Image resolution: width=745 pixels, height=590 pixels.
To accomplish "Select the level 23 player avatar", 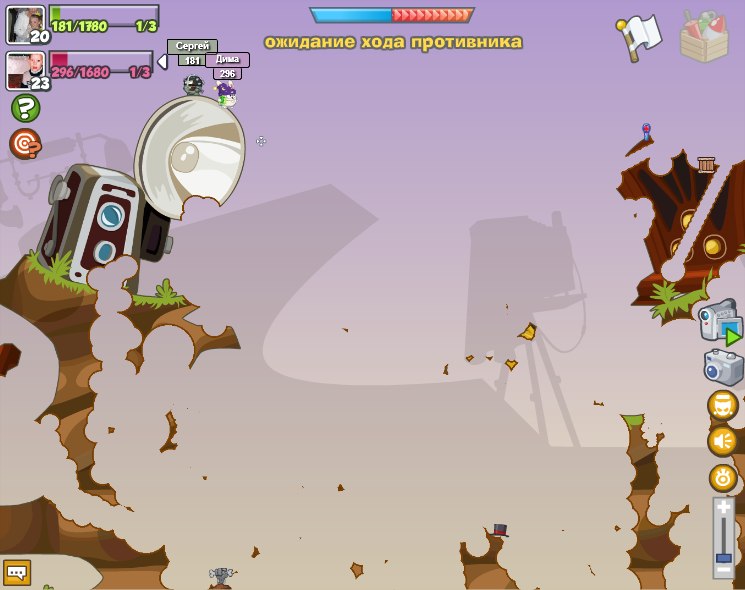I will 24,70.
